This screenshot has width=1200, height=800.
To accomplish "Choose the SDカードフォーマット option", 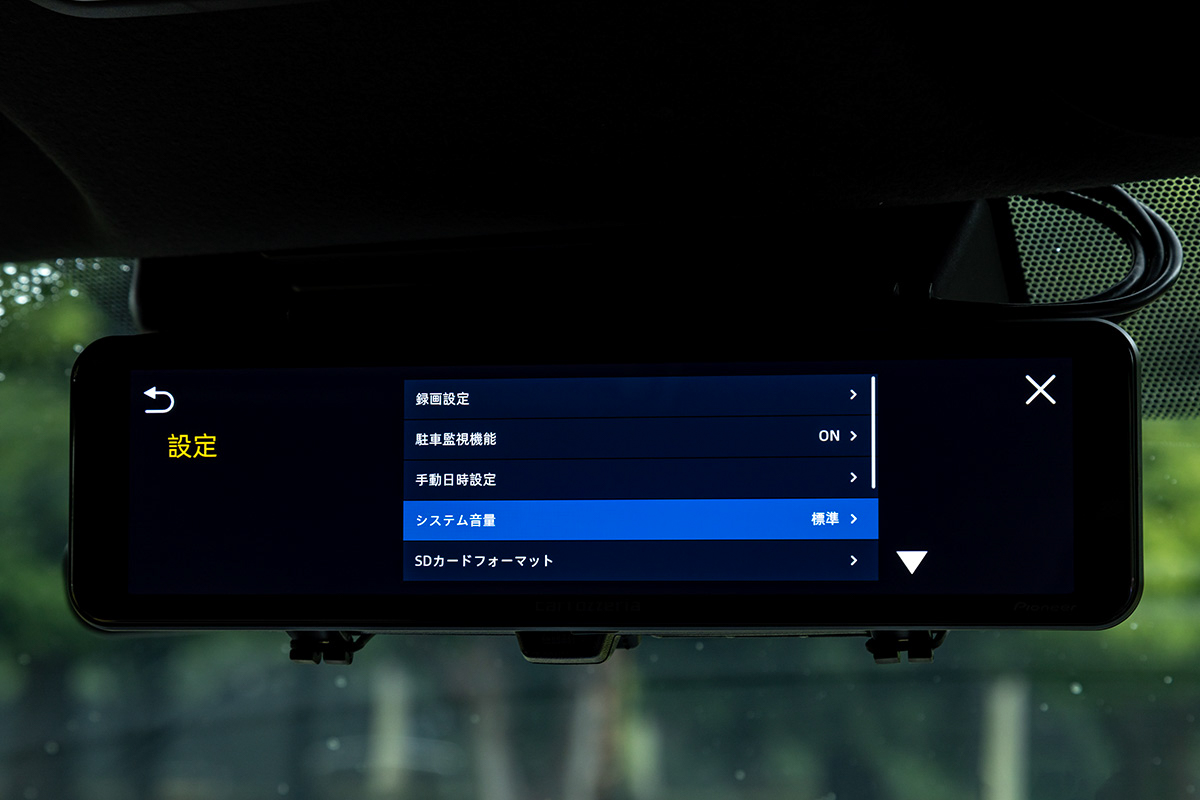I will pos(638,560).
